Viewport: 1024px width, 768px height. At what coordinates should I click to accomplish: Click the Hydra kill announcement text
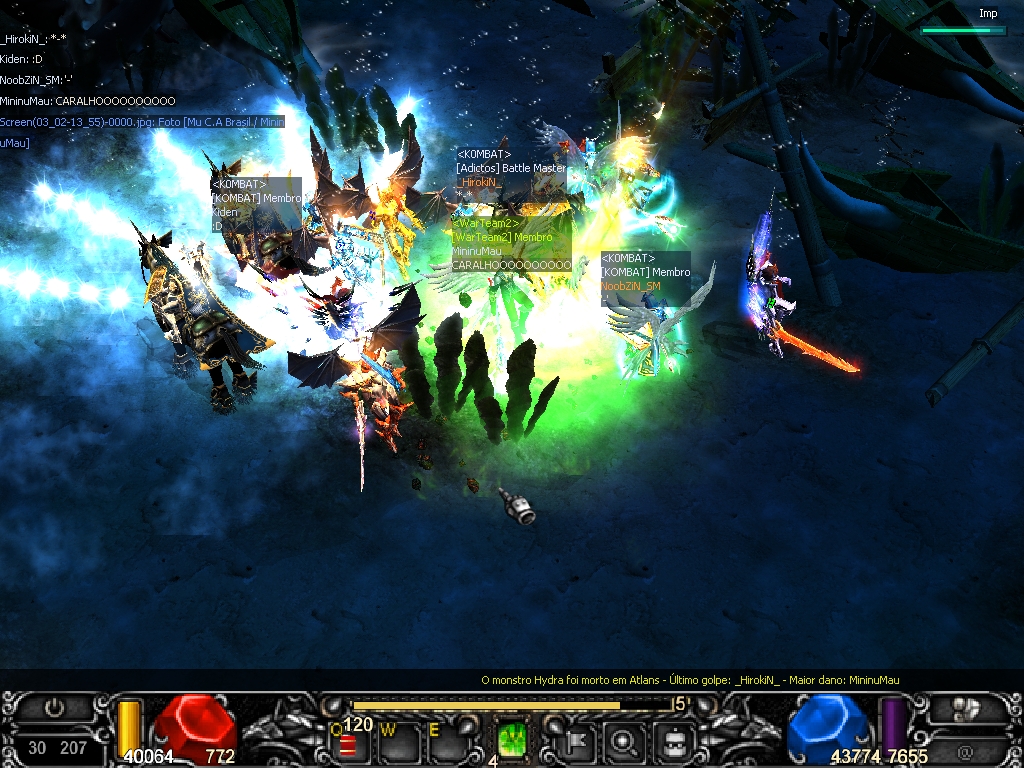690,681
